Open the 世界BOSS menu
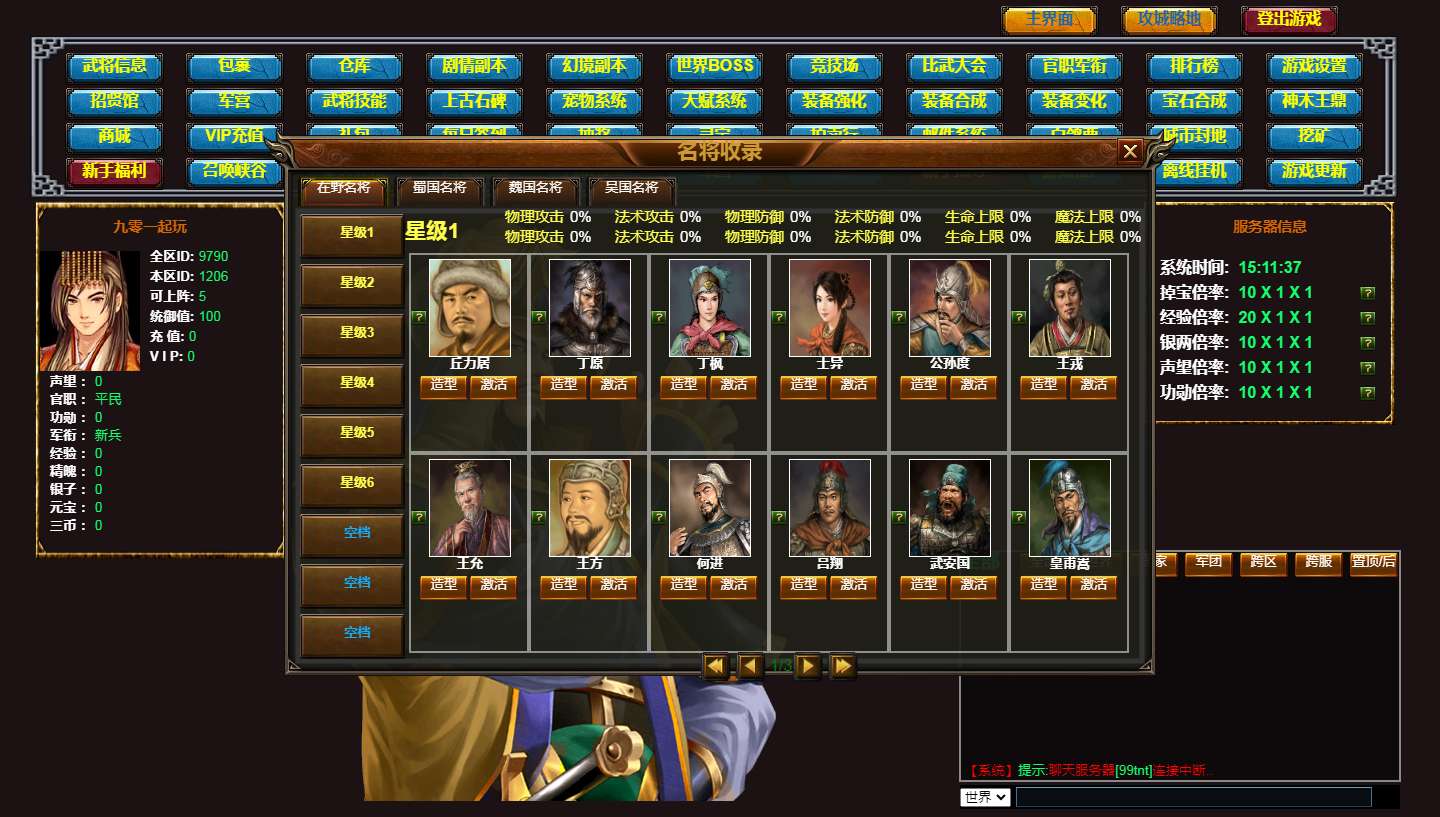Screen dimensions: 1440x817 714,67
